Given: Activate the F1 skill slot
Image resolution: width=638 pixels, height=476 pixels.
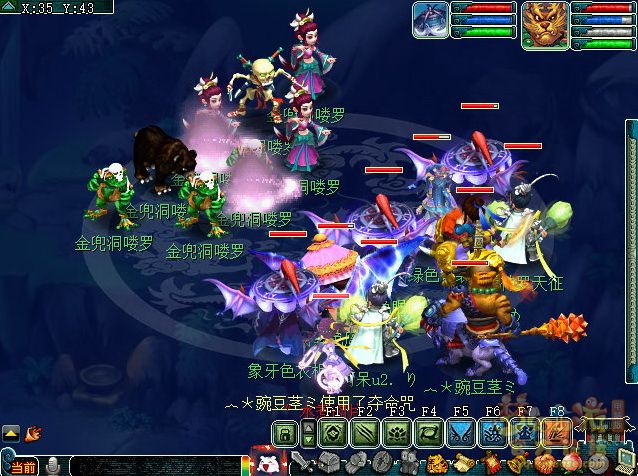Looking at the screenshot, I should click(334, 433).
